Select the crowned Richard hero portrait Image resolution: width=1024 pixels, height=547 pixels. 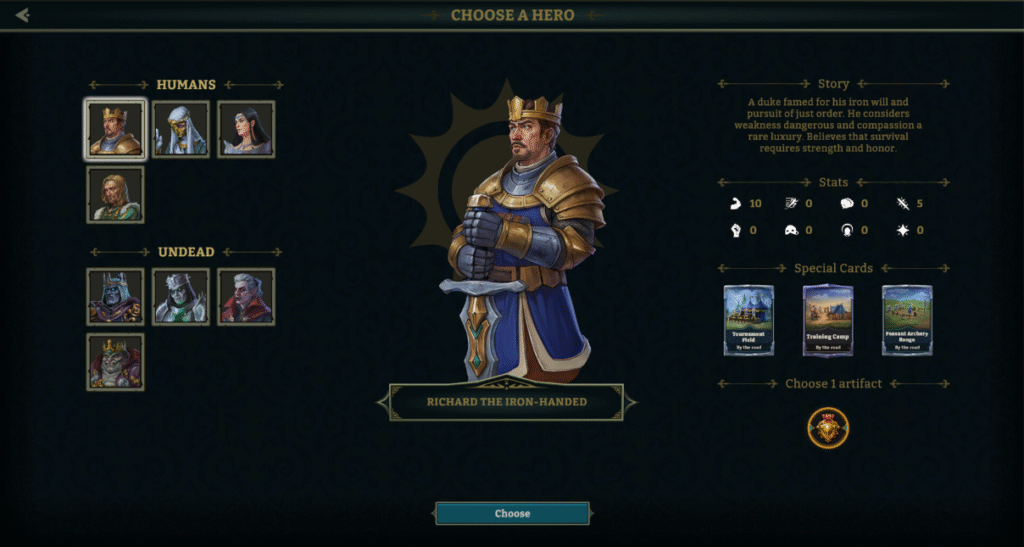click(x=115, y=129)
